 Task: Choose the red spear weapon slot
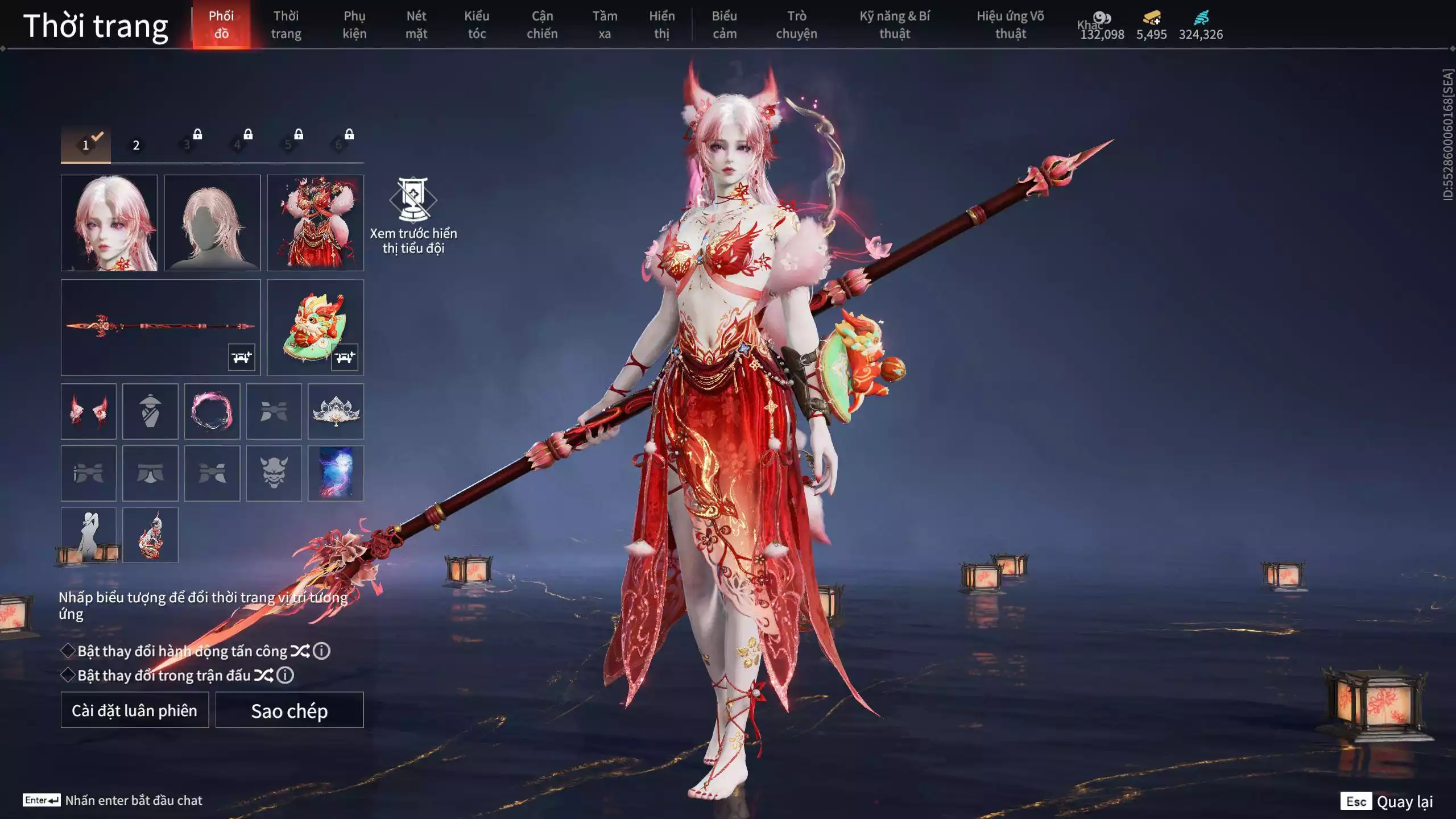tap(160, 327)
